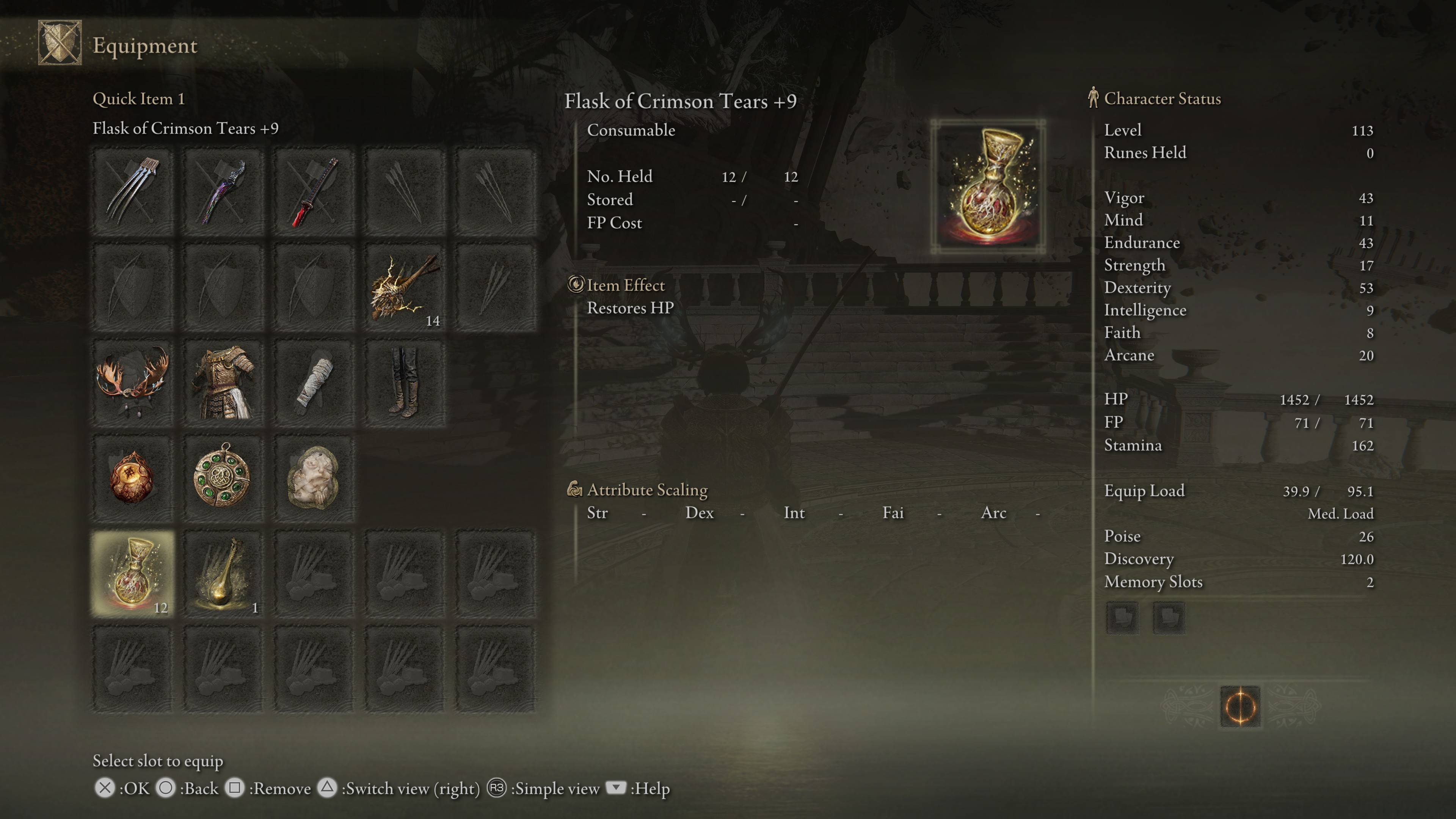Click the large Crimson Tears flask preview
The image size is (1456, 819).
(988, 187)
